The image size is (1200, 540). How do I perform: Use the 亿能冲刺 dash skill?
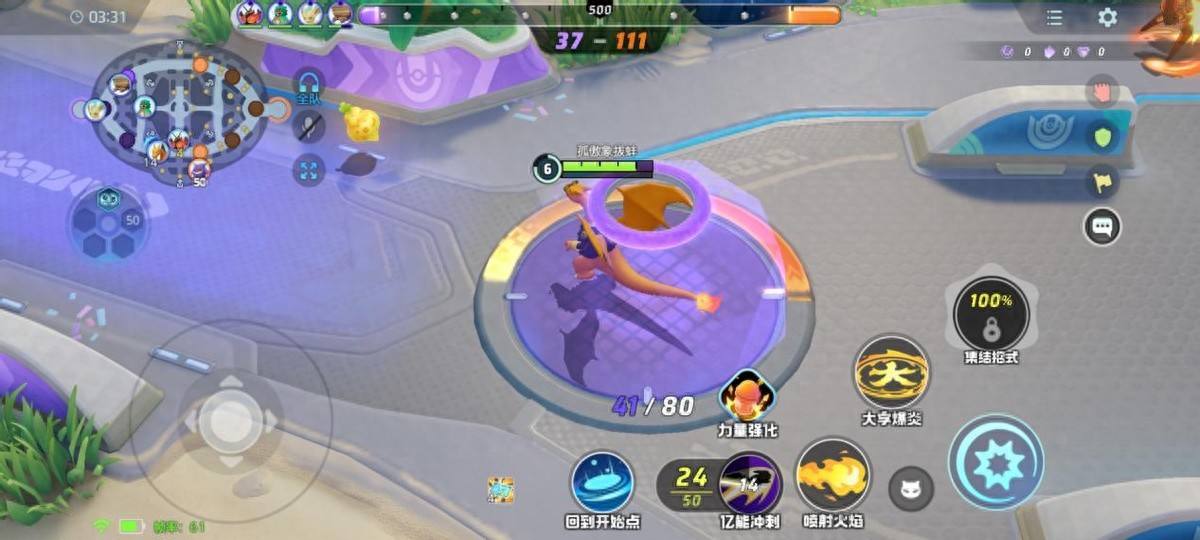click(750, 482)
